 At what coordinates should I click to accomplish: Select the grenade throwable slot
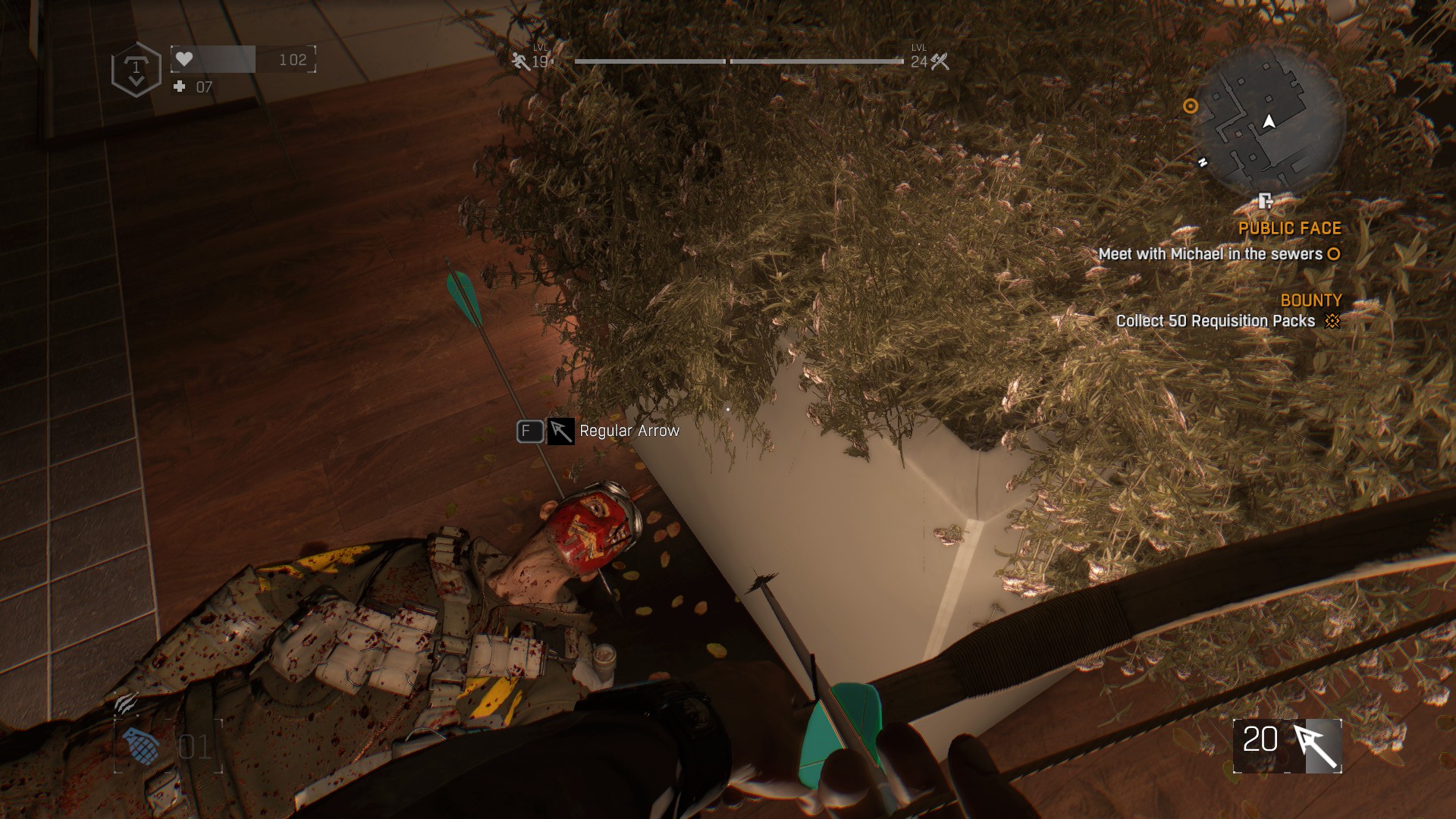point(142,746)
